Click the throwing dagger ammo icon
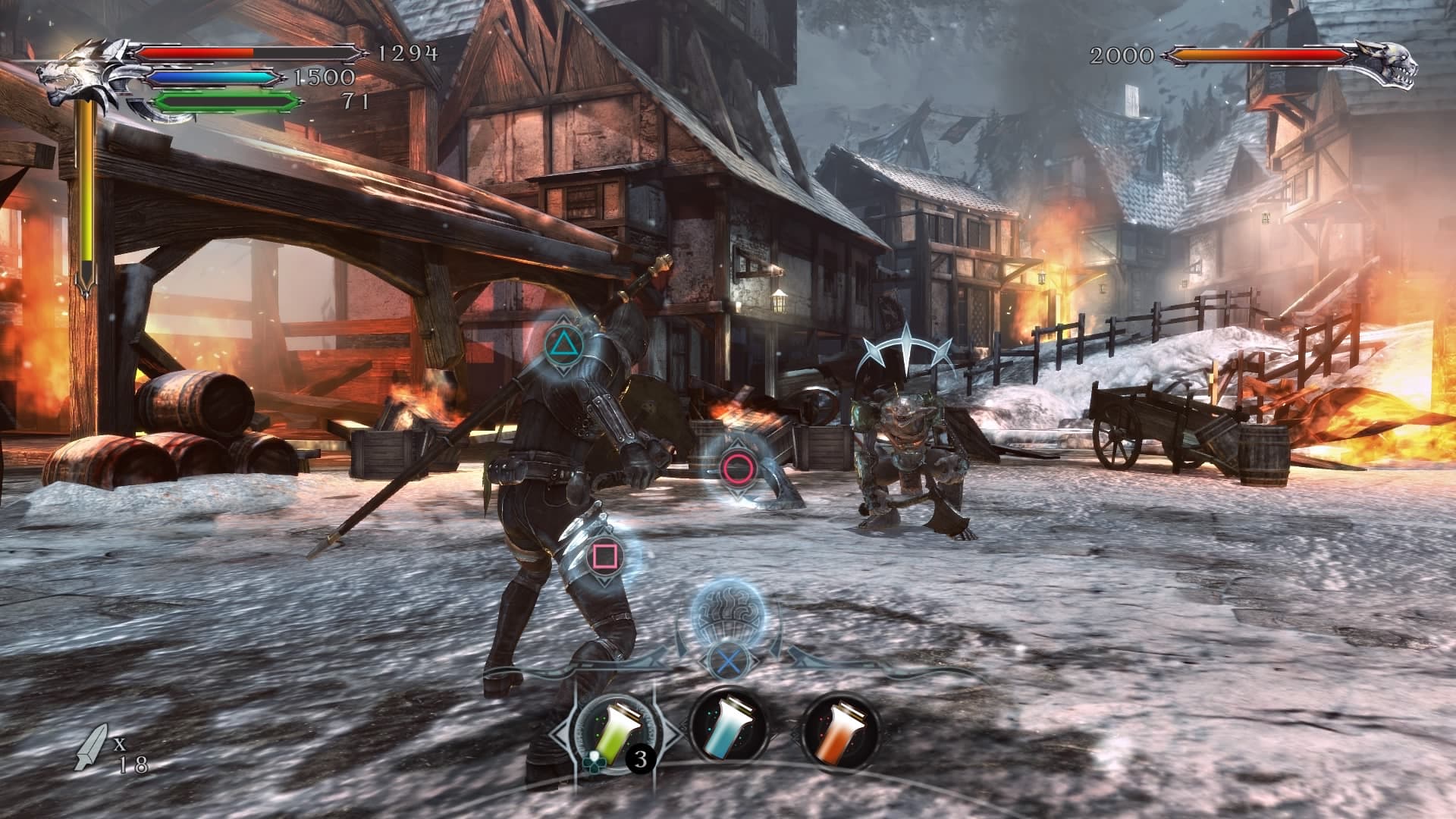1456x819 pixels. pos(91,747)
